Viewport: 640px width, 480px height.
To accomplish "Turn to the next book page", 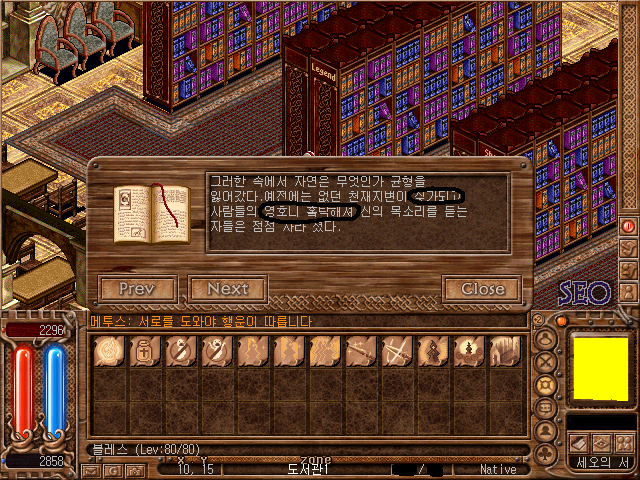I will click(x=227, y=289).
